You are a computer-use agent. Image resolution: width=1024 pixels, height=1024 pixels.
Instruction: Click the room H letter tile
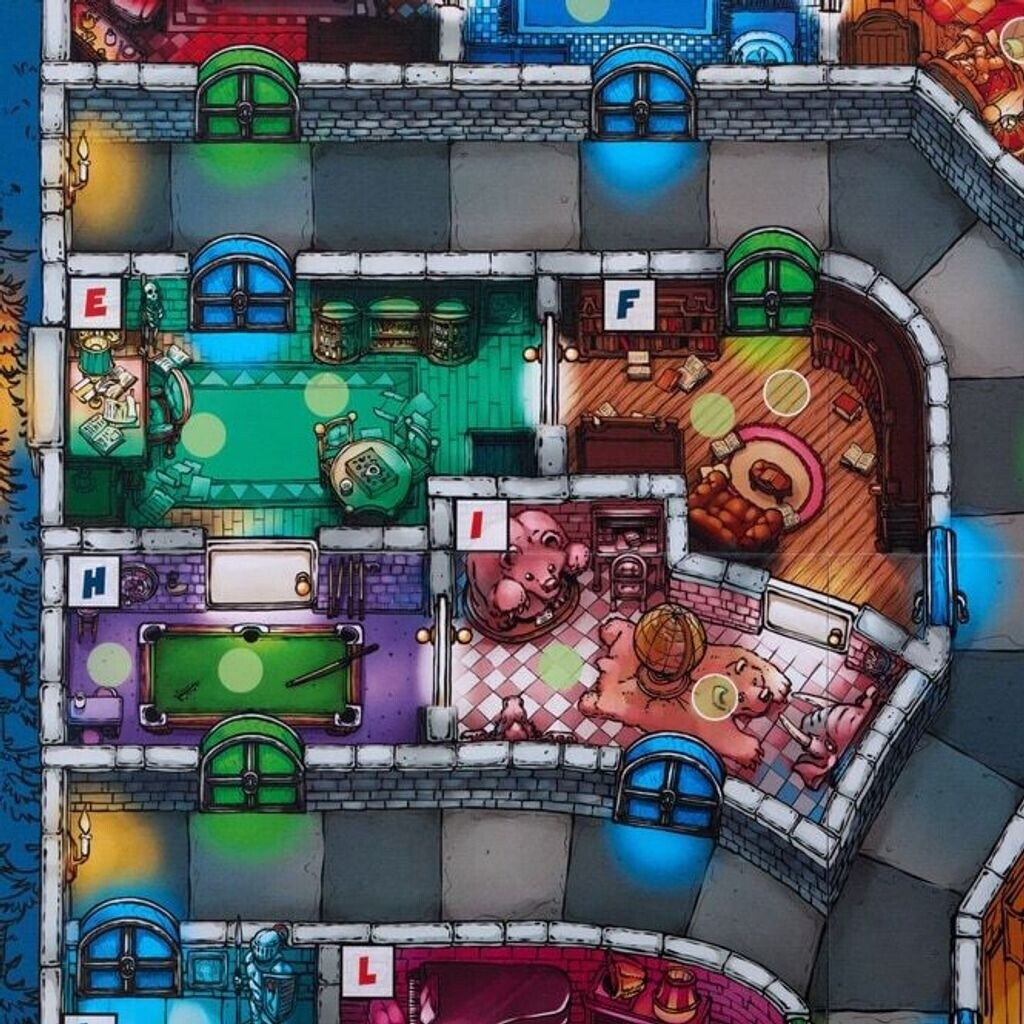[94, 581]
